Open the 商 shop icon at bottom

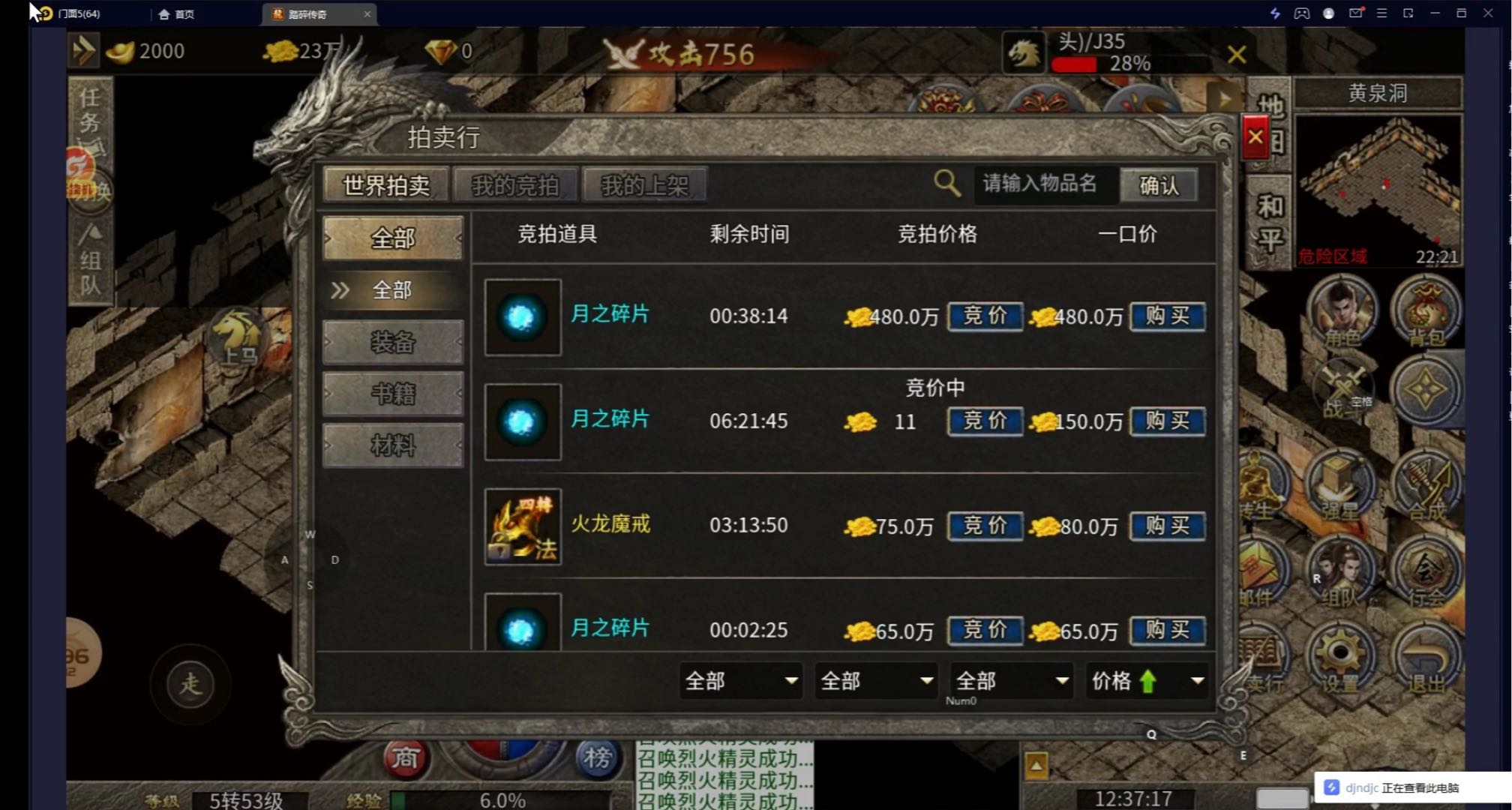point(406,760)
